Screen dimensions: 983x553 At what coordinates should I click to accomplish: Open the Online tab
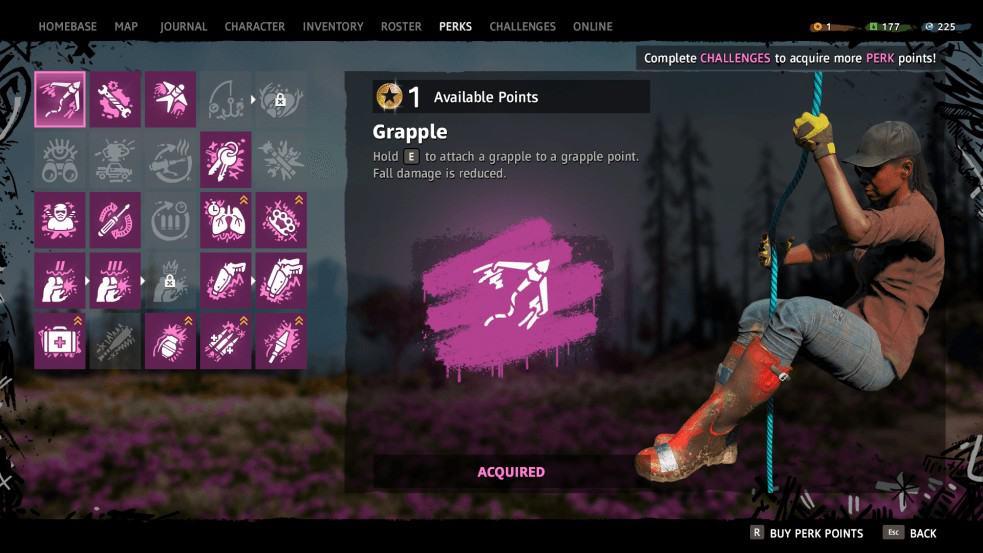(x=592, y=26)
